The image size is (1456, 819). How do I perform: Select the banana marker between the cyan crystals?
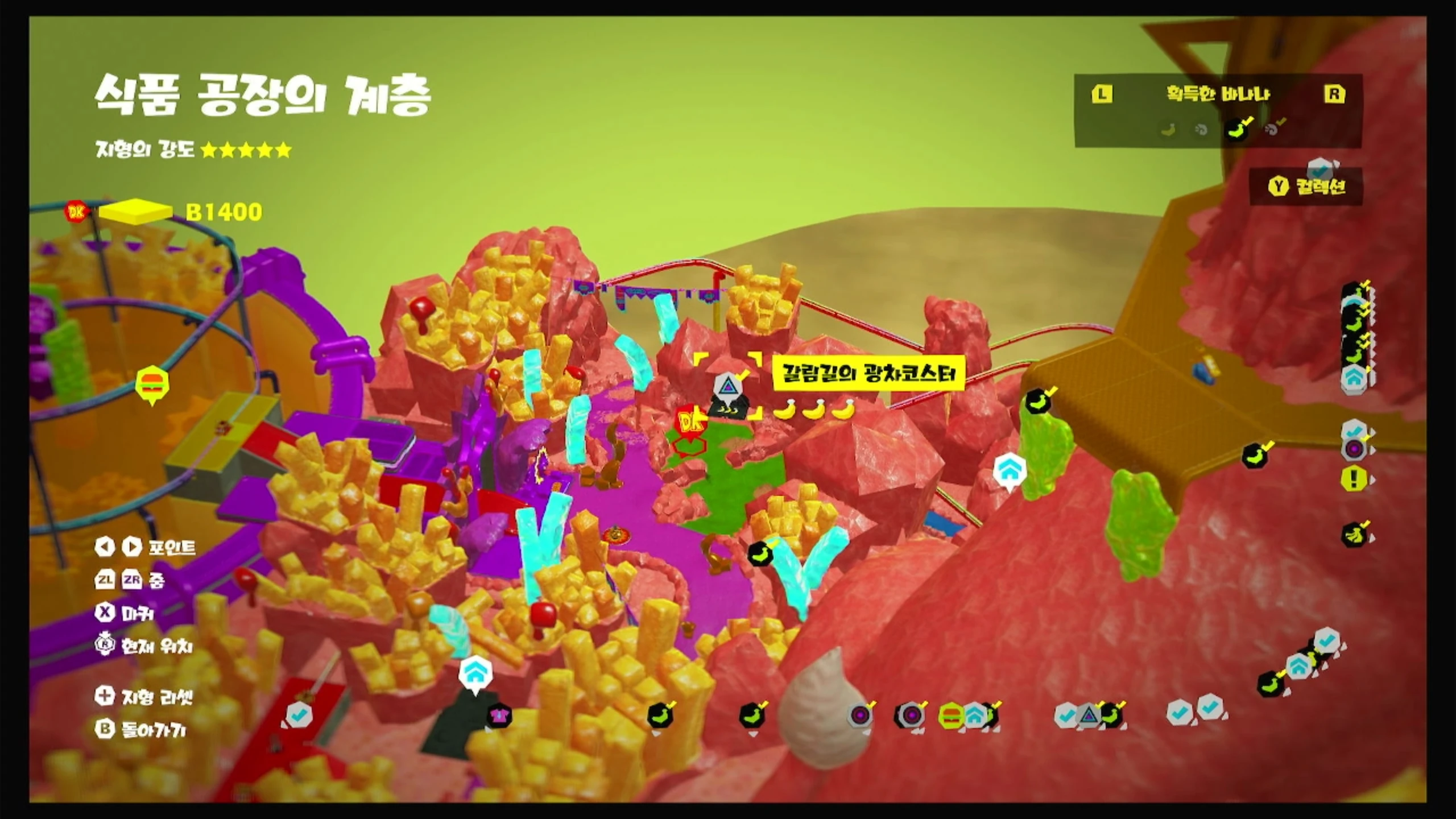pyautogui.click(x=760, y=553)
